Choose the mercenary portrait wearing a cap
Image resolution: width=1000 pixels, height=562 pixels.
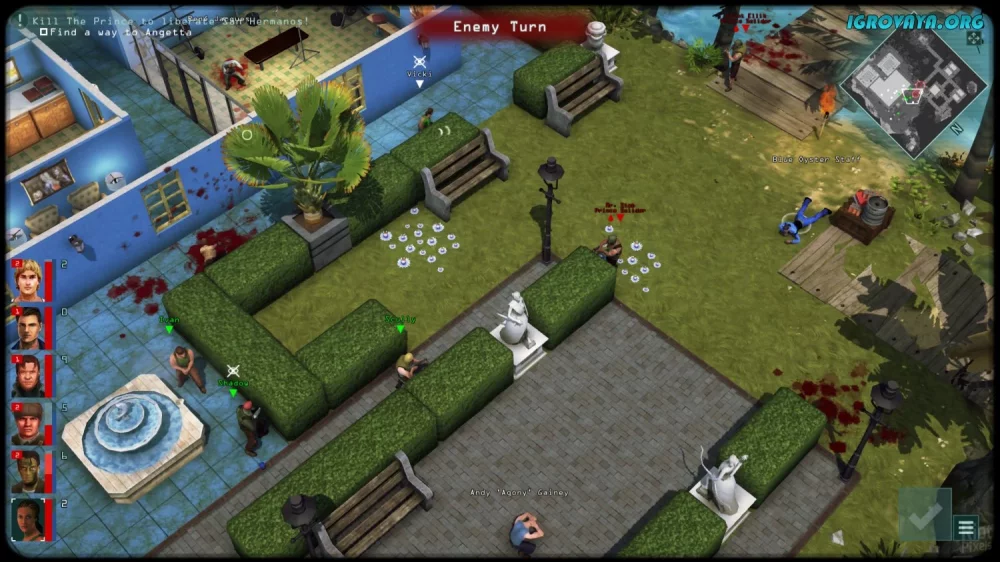pyautogui.click(x=27, y=423)
